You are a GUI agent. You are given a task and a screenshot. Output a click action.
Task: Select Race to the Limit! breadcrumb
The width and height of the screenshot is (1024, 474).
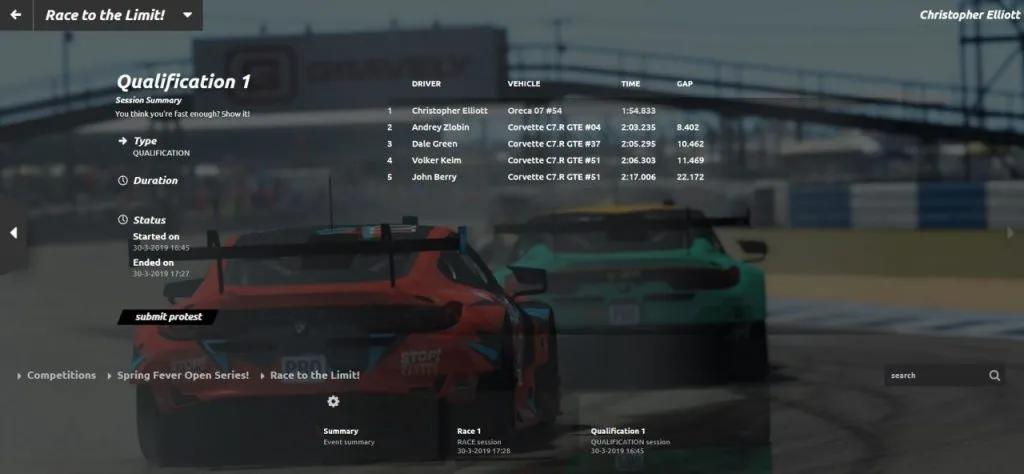pos(314,376)
